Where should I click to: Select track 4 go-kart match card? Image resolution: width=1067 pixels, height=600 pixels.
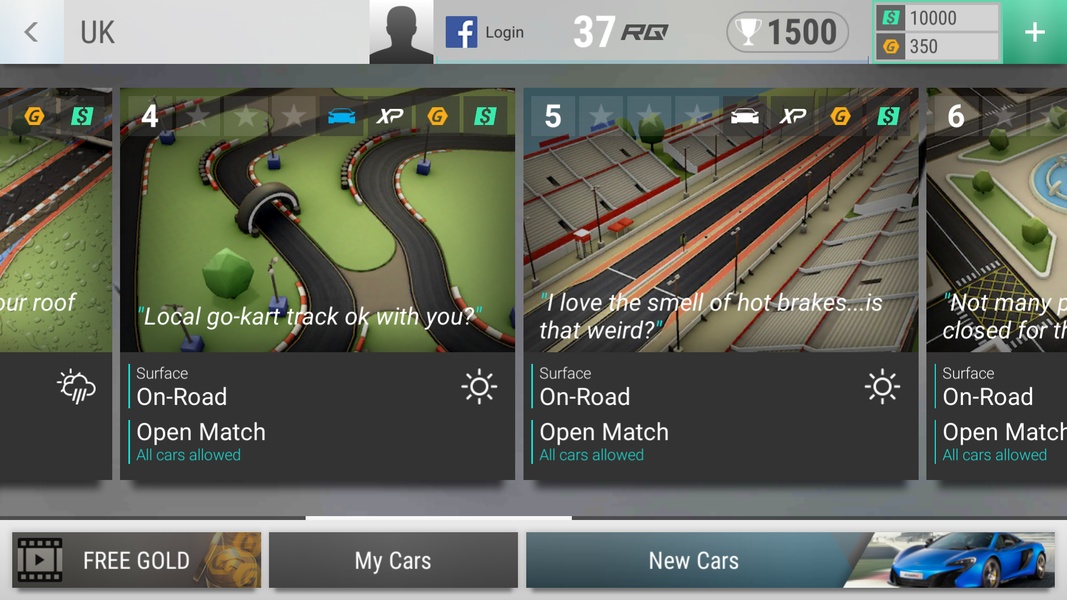[317, 283]
